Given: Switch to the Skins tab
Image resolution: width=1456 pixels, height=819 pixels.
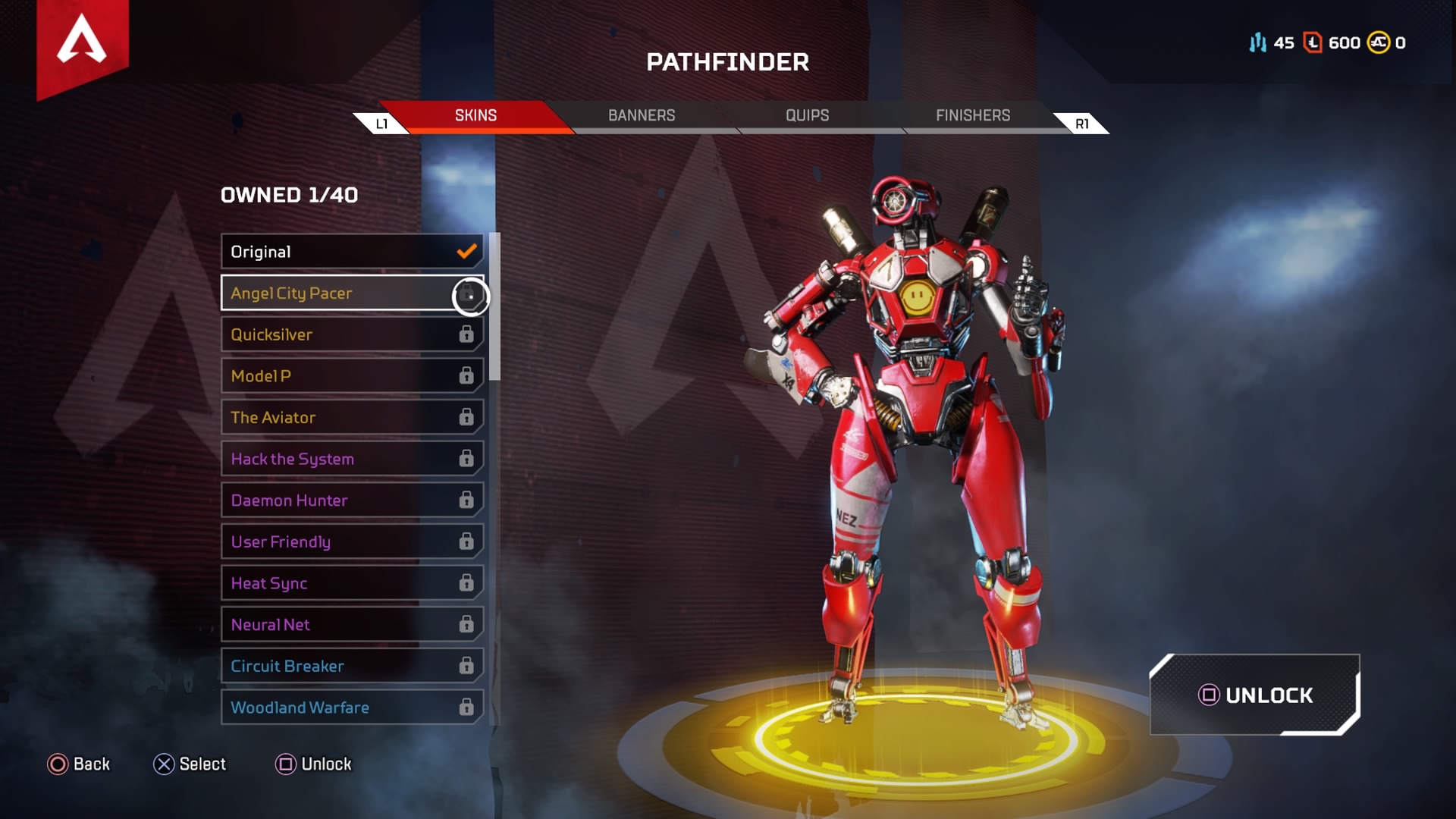Looking at the screenshot, I should click(x=475, y=115).
